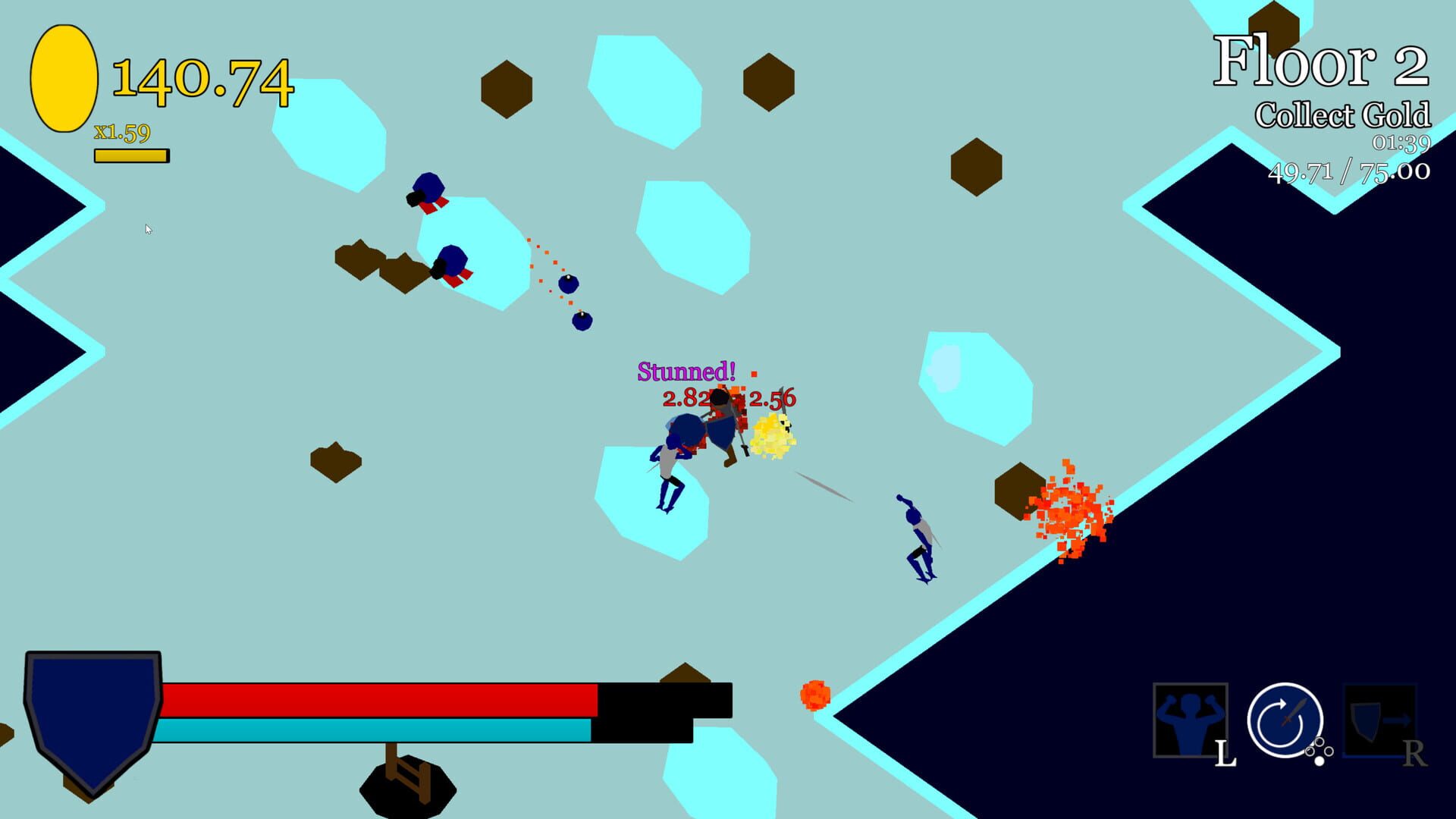Click the countdown timer showing 01:39
Image resolution: width=1456 pixels, height=819 pixels.
coord(1401,144)
